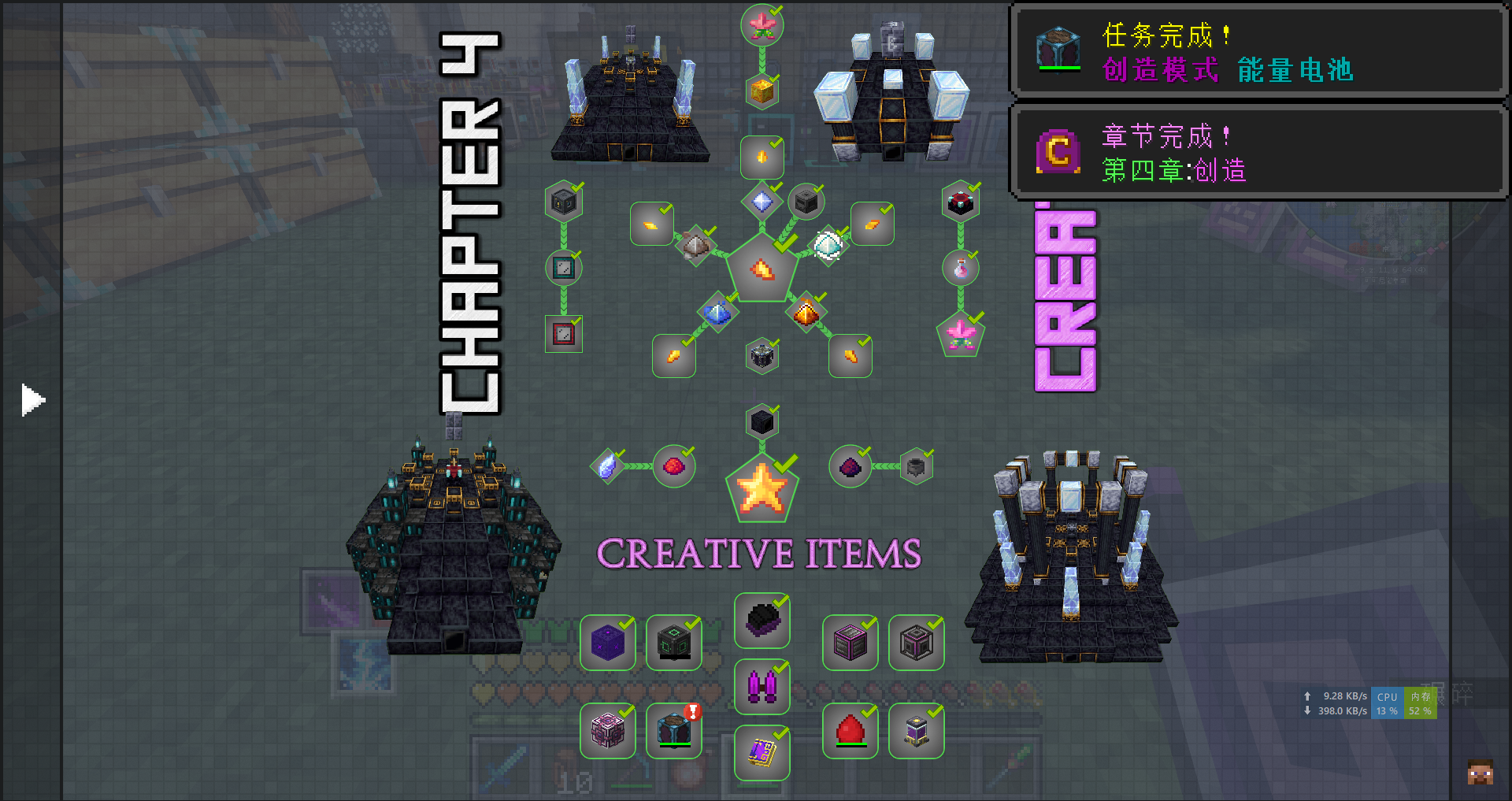Select the red dome creative item quest
The height and width of the screenshot is (801, 1512).
[850, 731]
